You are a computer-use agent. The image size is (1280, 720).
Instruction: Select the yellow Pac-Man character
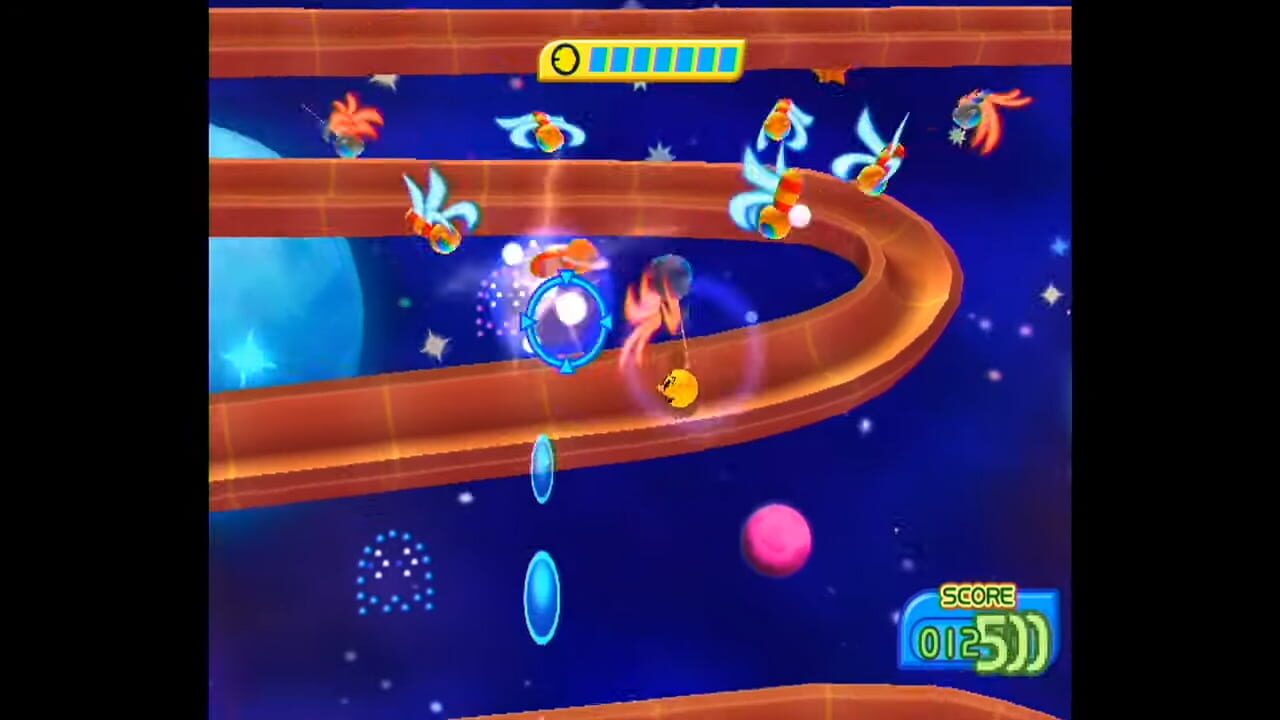point(680,388)
